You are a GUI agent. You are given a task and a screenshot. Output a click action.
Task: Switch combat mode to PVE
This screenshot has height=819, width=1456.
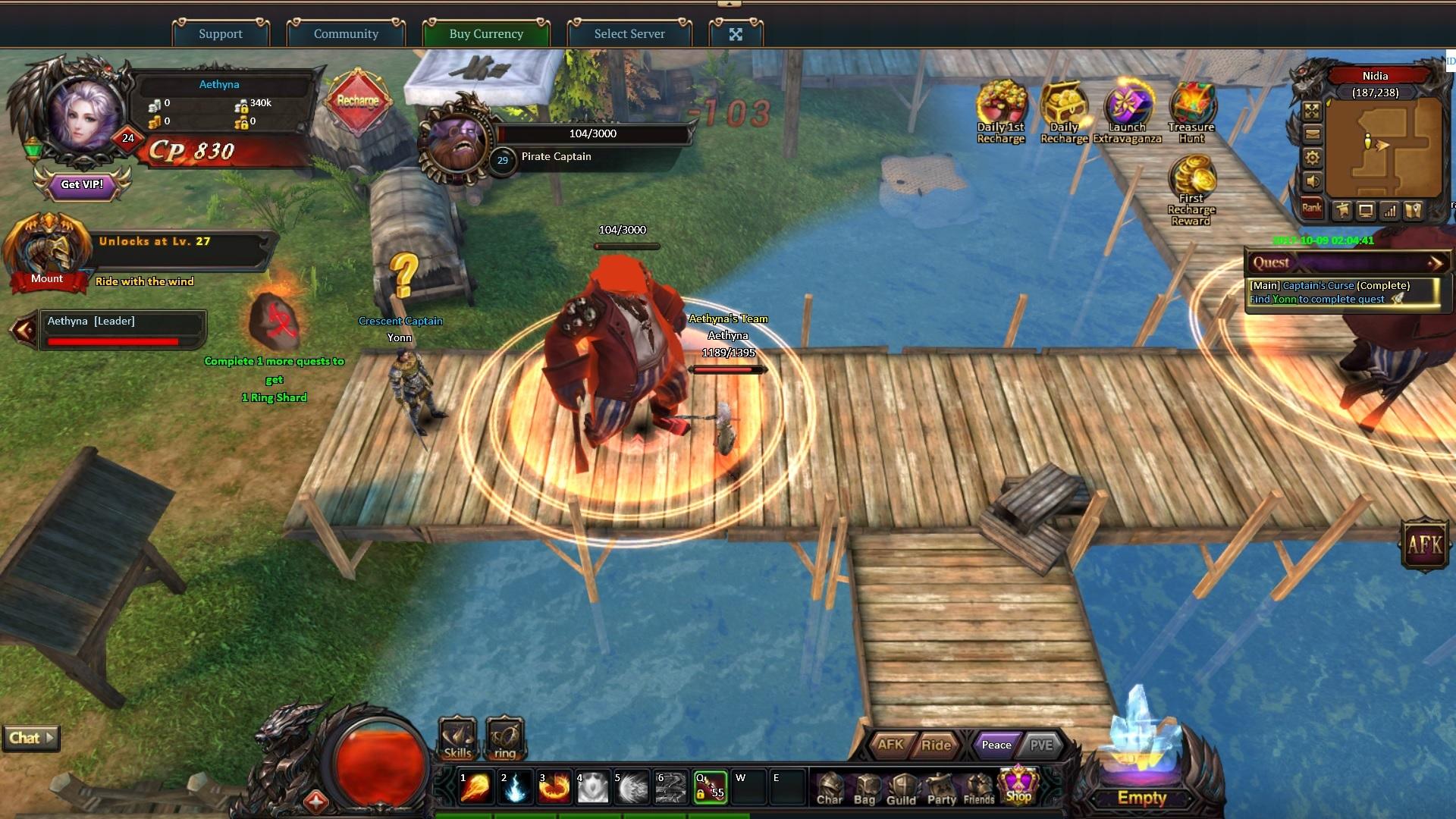point(1040,745)
